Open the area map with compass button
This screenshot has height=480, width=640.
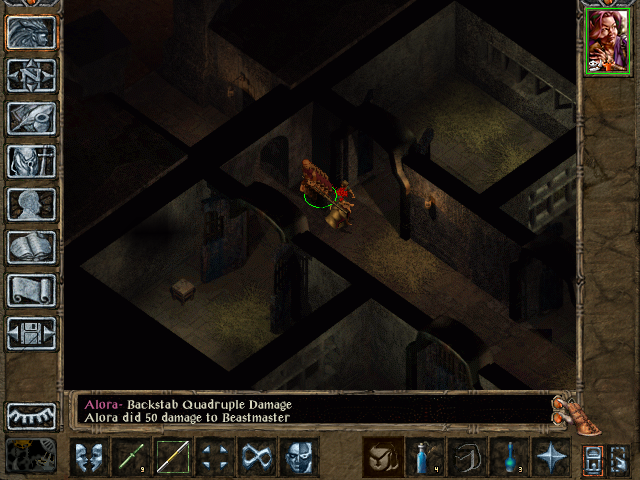pyautogui.click(x=32, y=75)
